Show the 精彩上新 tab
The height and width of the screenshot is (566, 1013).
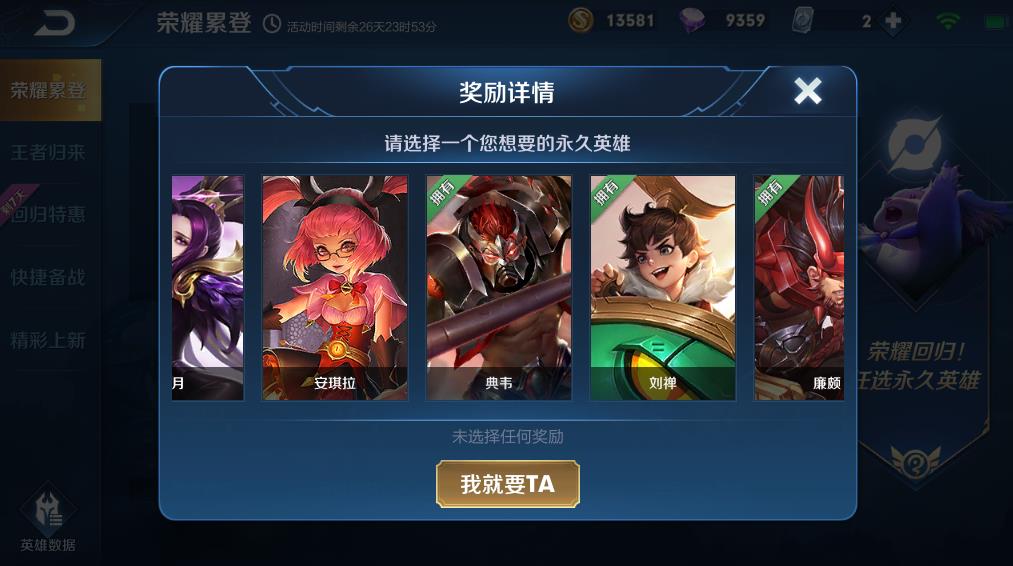(x=49, y=340)
